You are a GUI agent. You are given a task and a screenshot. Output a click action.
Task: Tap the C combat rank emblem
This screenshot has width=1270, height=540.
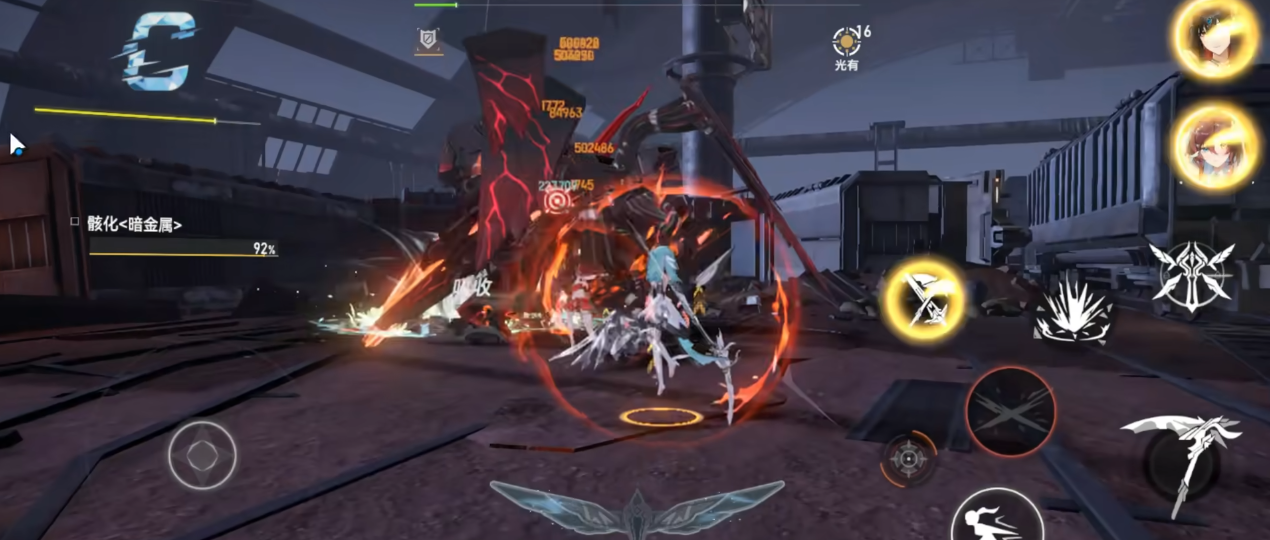(x=160, y=48)
